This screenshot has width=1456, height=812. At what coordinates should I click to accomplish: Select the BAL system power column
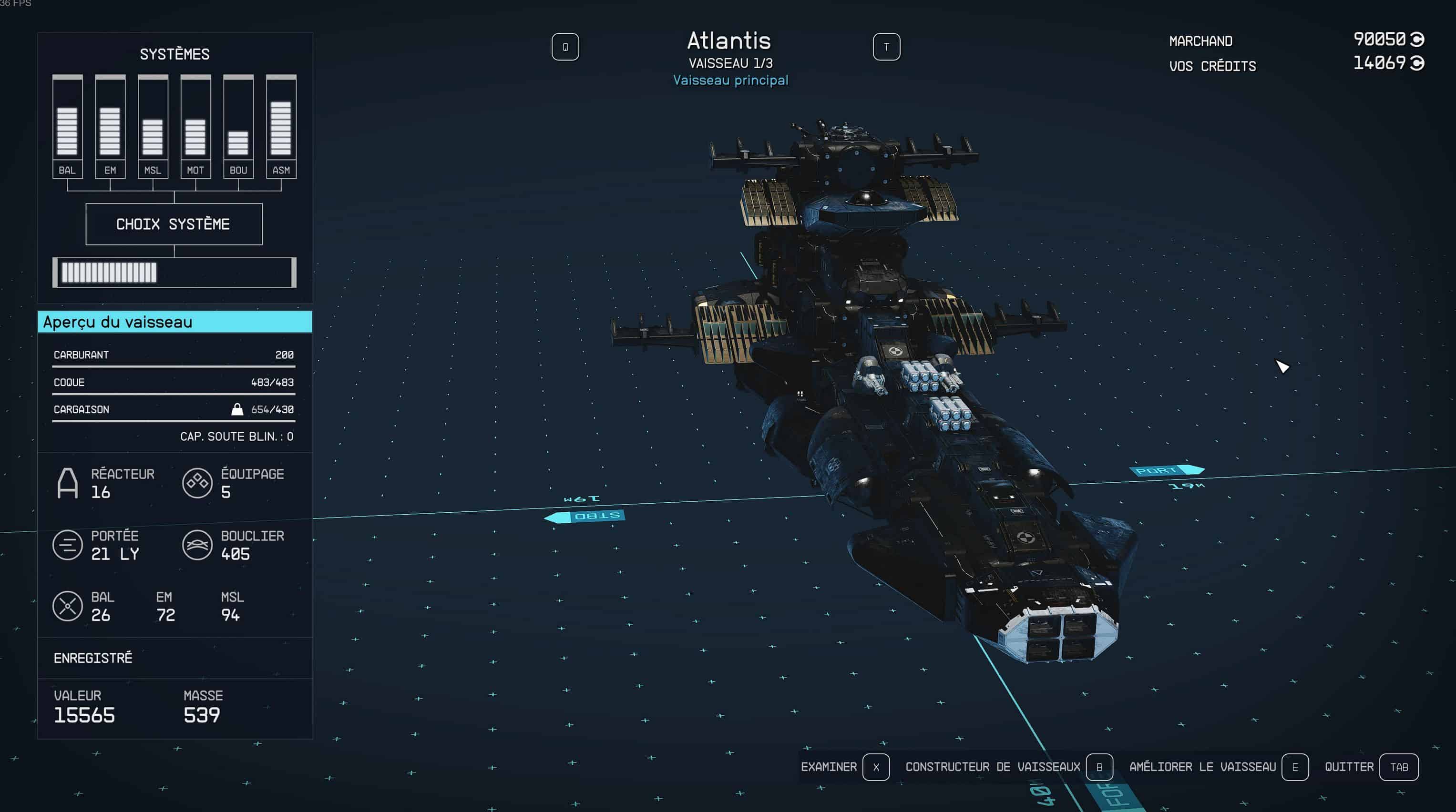(67, 127)
